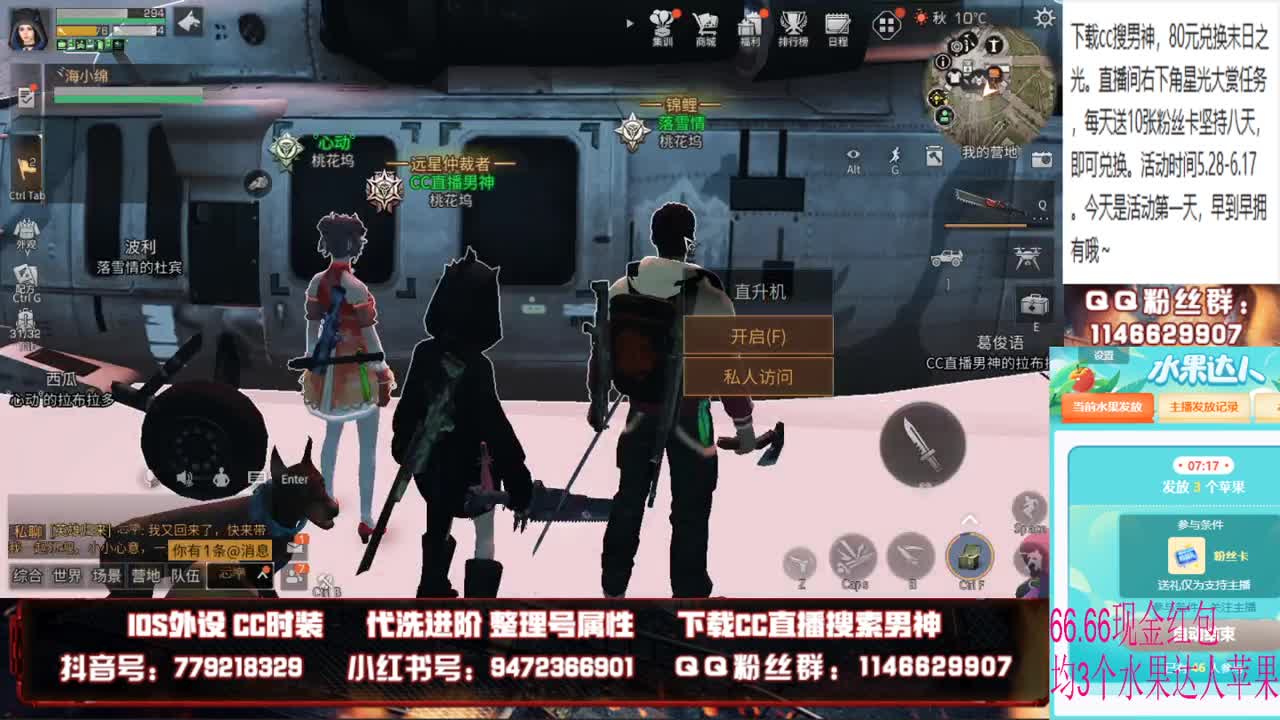Open the backpack with the Ctrl F chest icon
The image size is (1280, 720).
(x=968, y=556)
